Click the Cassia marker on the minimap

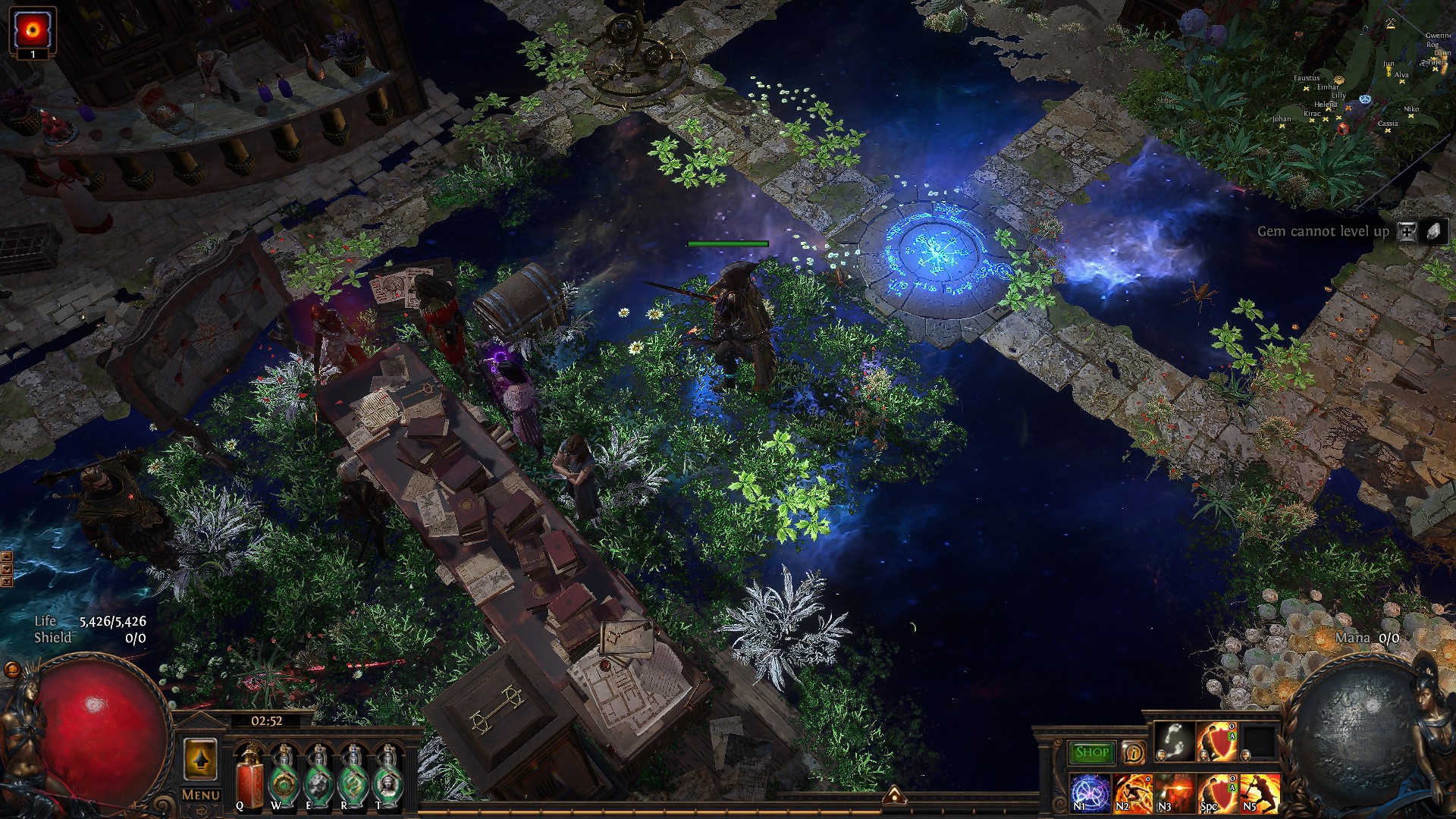click(x=1388, y=130)
